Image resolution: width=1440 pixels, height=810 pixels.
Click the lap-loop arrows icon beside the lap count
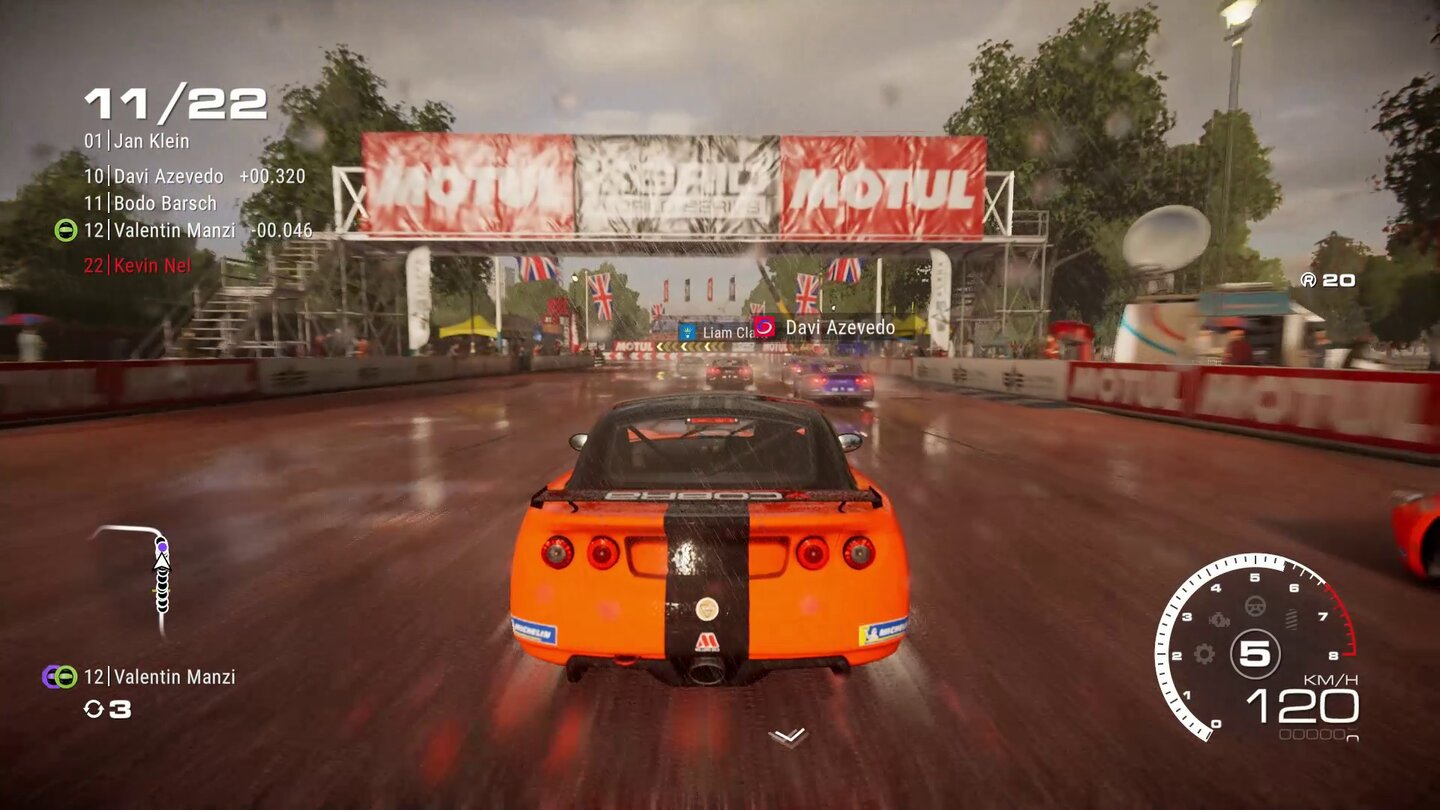(93, 709)
